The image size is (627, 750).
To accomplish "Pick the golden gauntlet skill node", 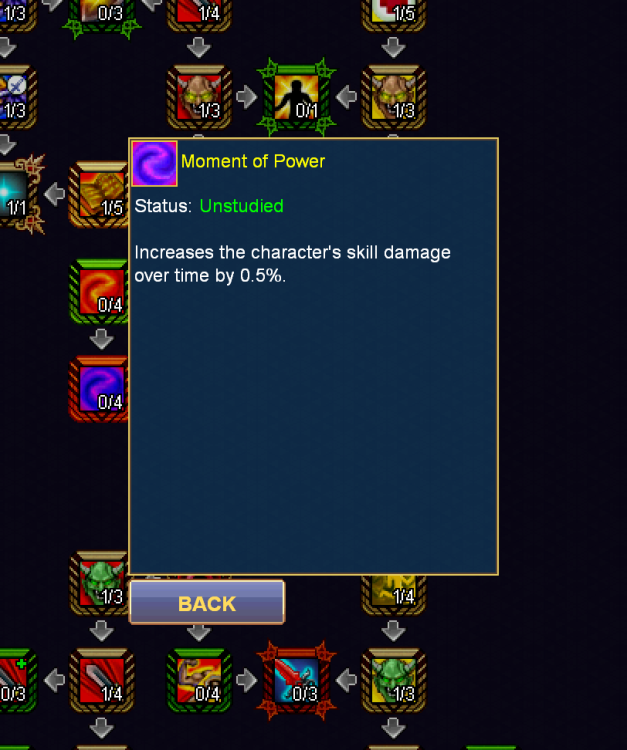I will point(98,193).
